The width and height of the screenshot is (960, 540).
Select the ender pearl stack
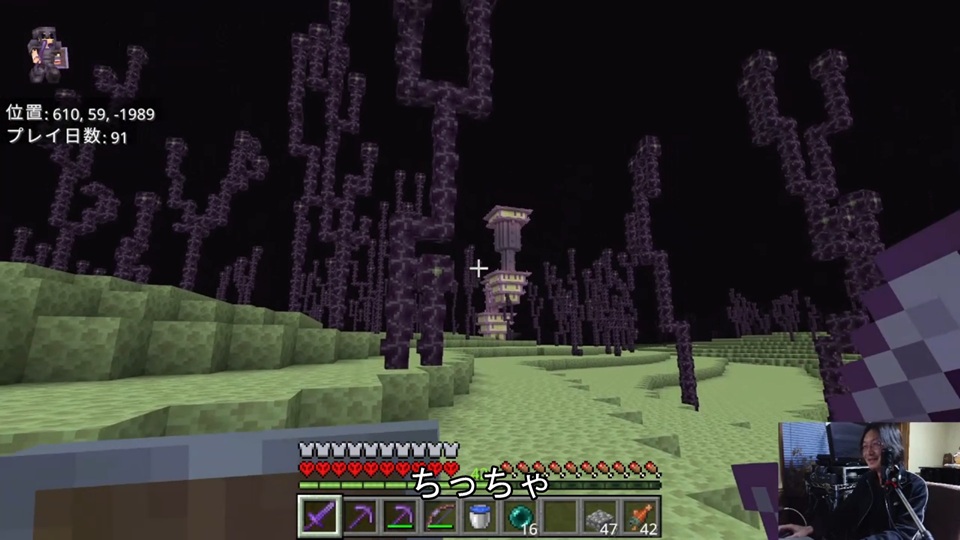pyautogui.click(x=520, y=515)
